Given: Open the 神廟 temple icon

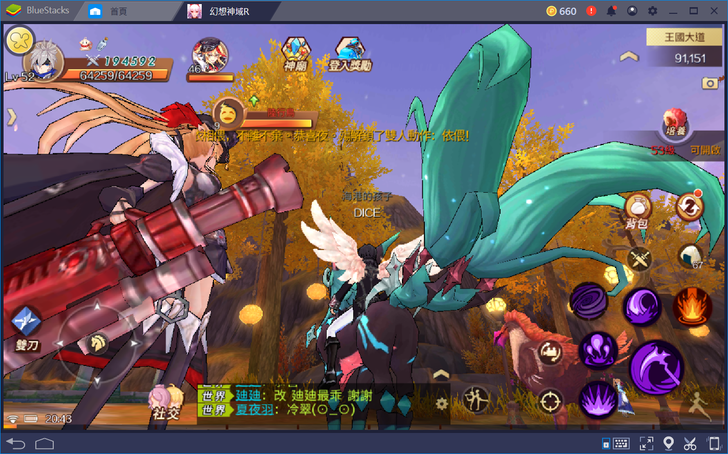Looking at the screenshot, I should 295,52.
